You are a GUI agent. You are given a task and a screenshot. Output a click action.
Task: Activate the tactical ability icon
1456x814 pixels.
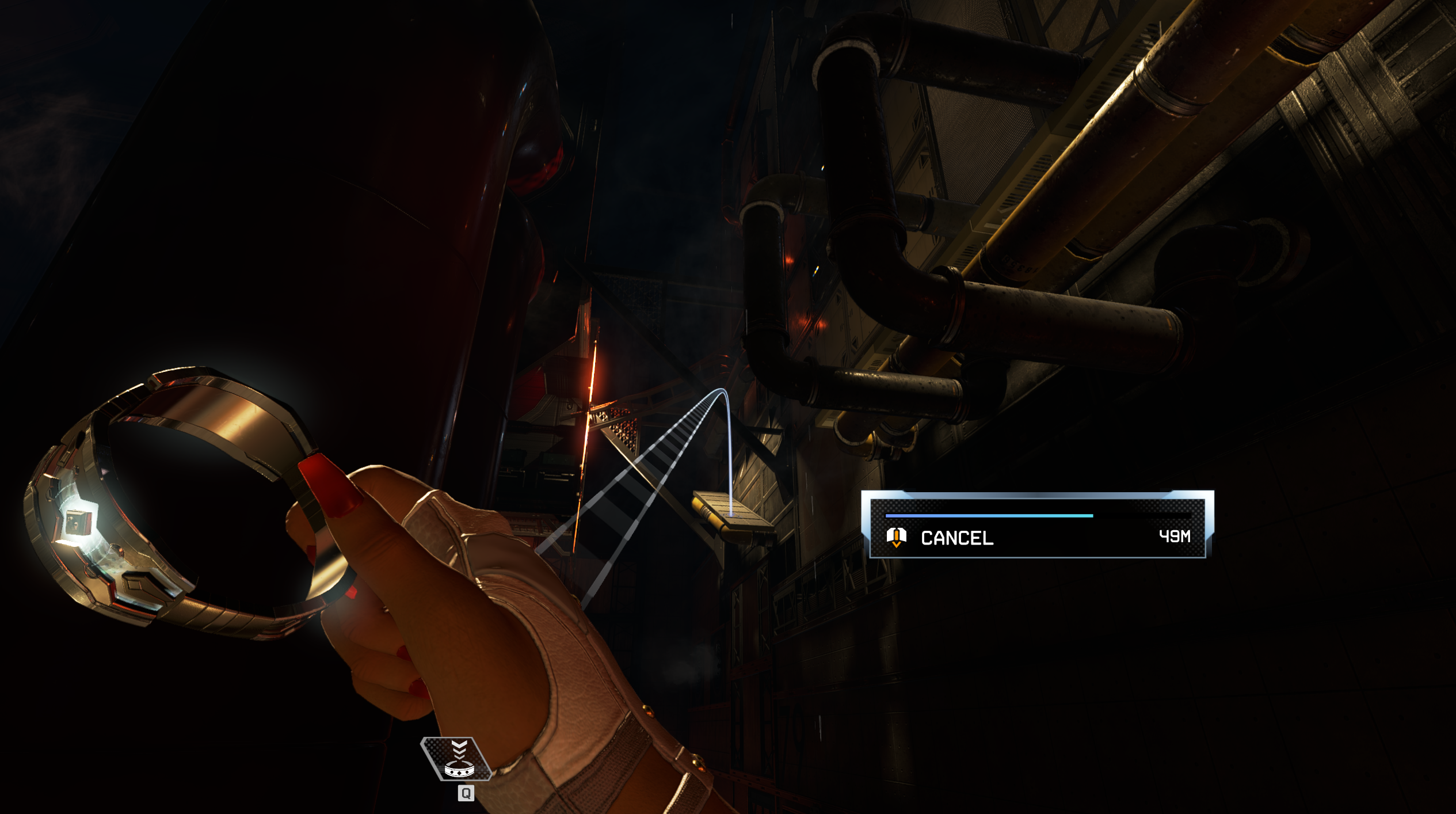tap(458, 759)
